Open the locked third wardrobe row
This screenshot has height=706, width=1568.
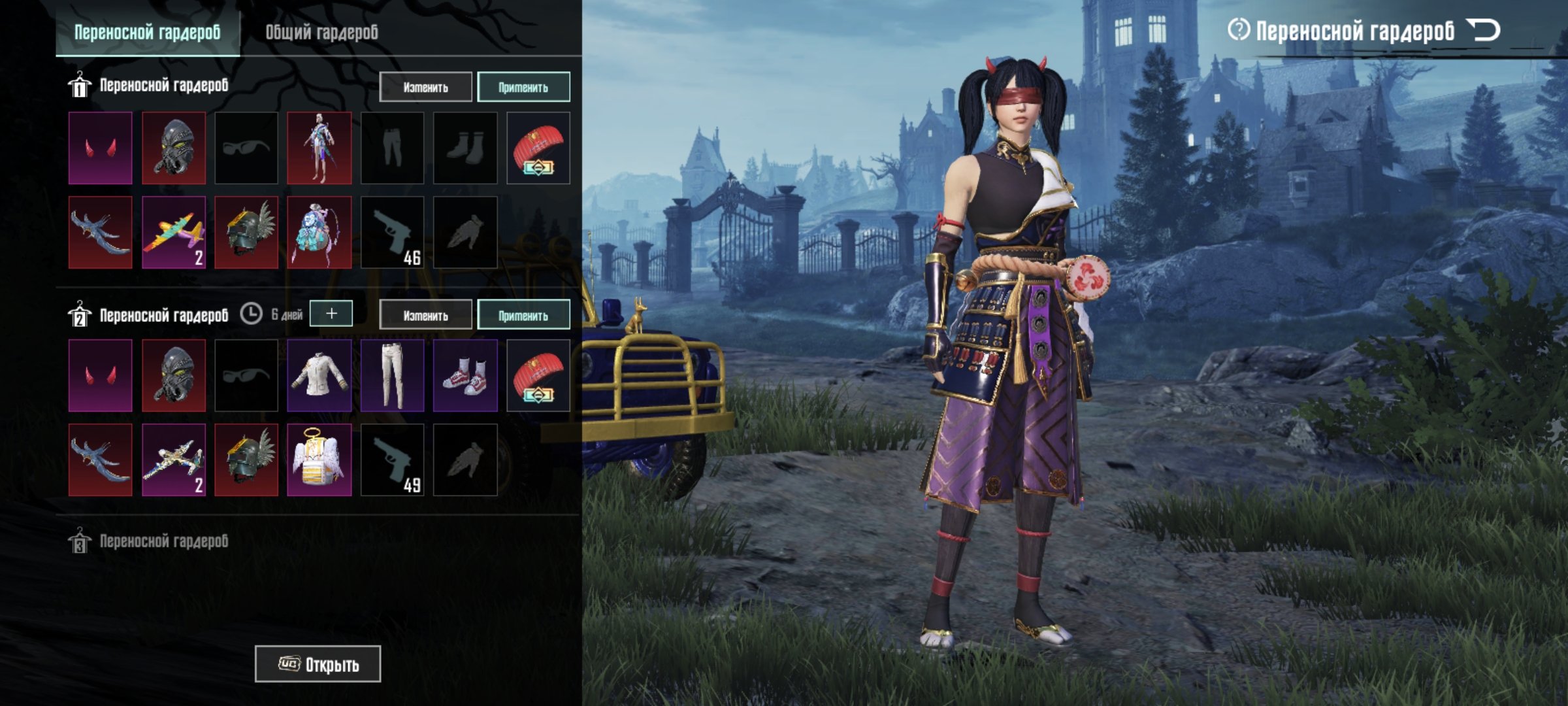click(x=163, y=541)
